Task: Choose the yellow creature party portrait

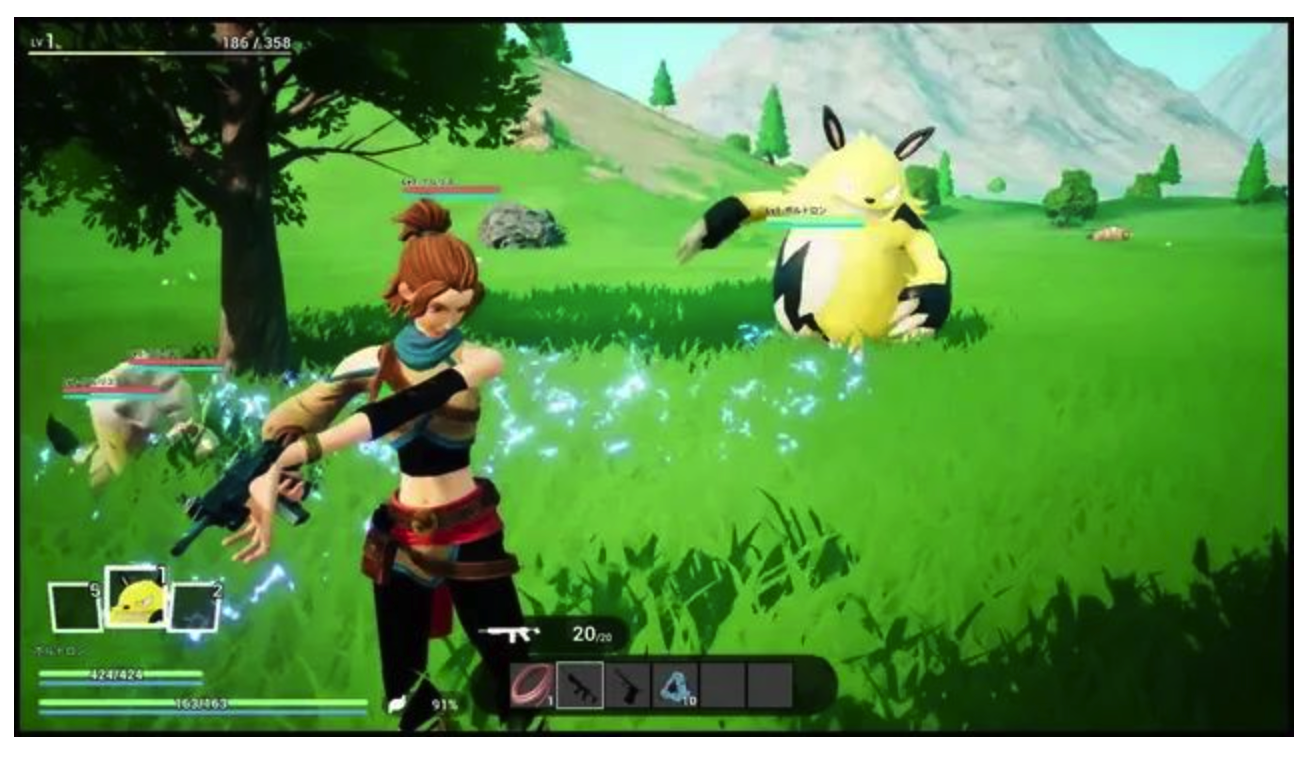Action: click(136, 598)
